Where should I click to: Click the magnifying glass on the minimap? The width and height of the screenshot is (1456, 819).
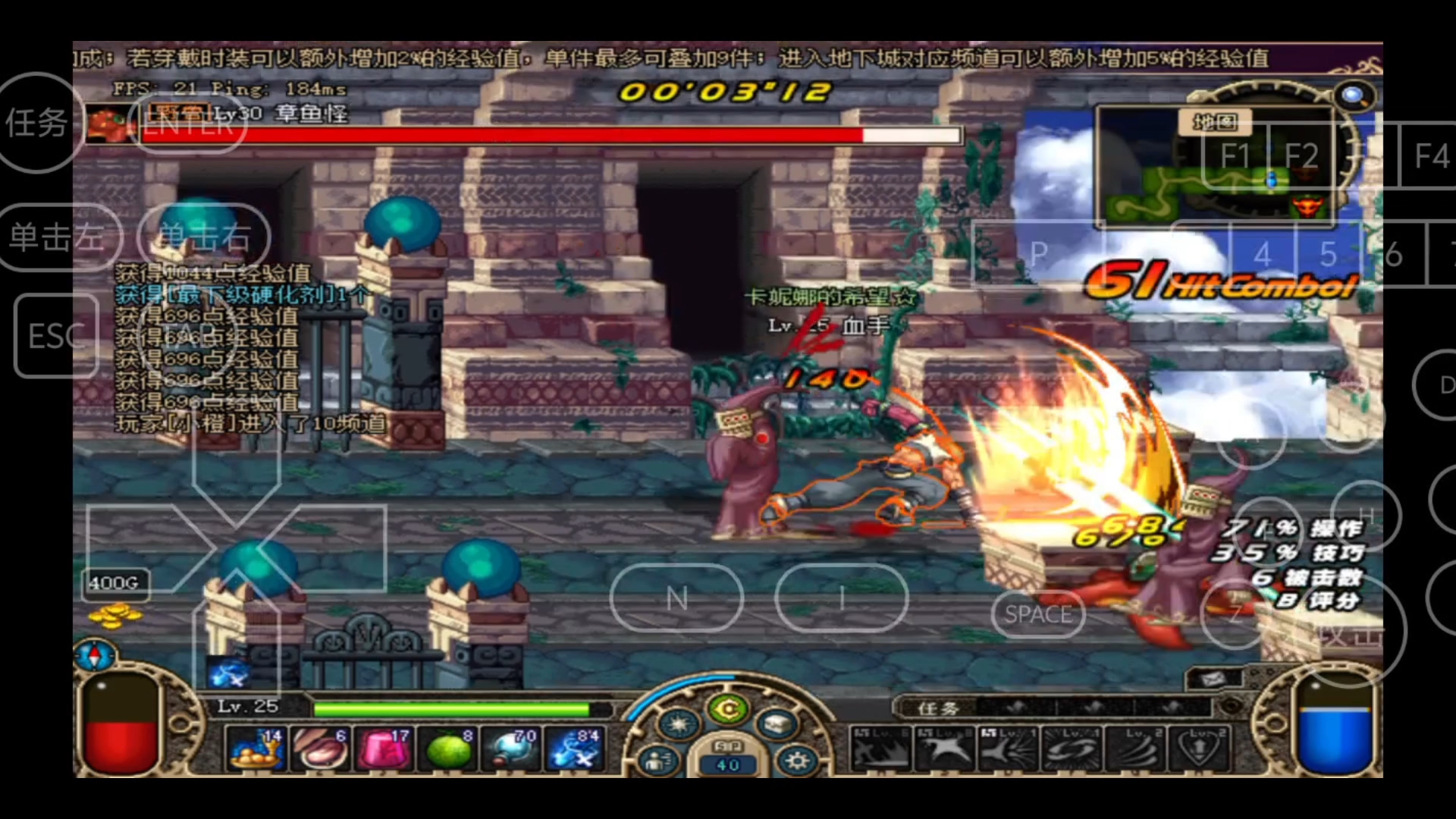[x=1352, y=96]
